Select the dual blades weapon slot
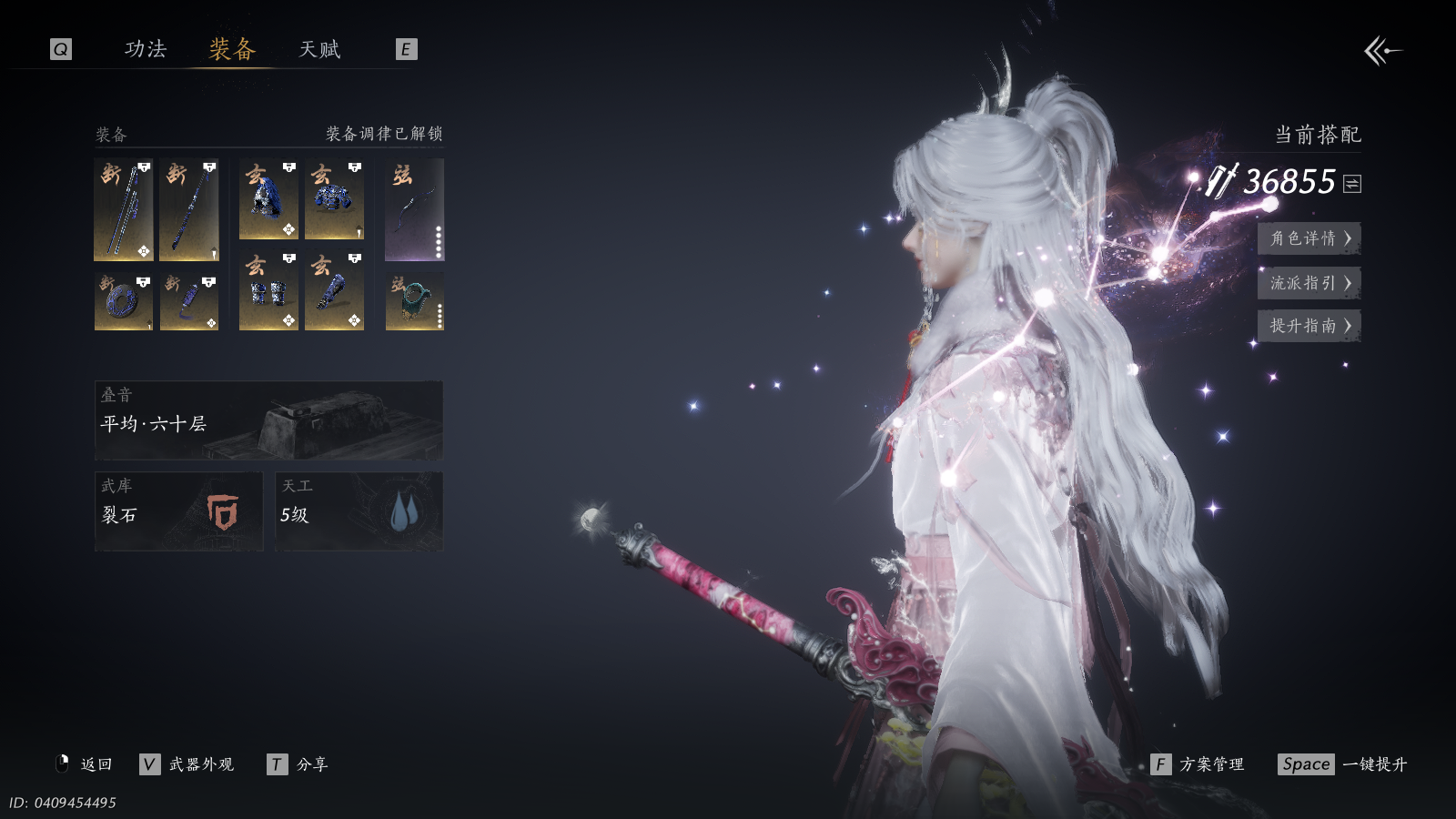This screenshot has width=1456, height=819. [124, 210]
